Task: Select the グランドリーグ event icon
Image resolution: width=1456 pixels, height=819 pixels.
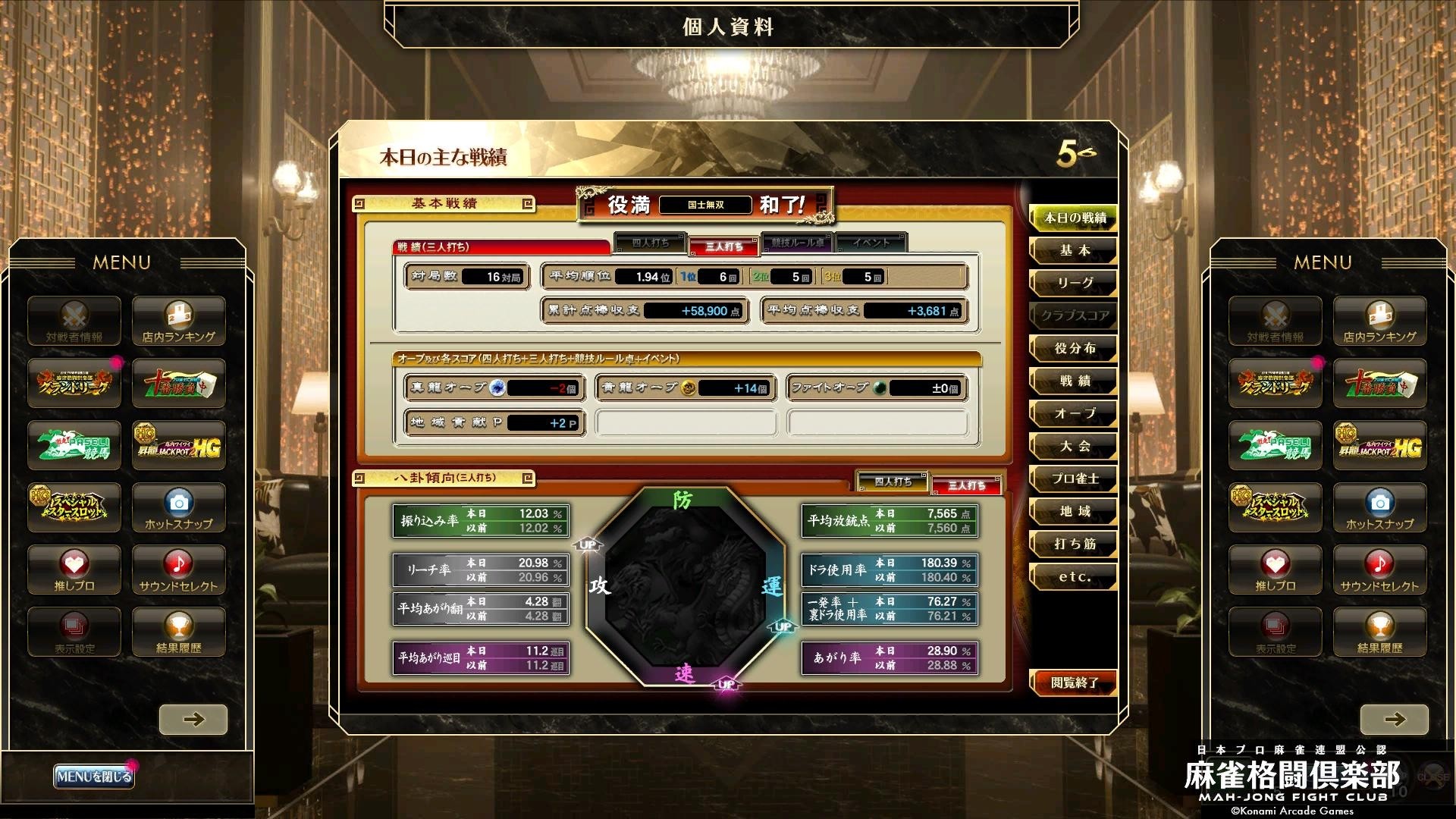Action: tap(74, 383)
